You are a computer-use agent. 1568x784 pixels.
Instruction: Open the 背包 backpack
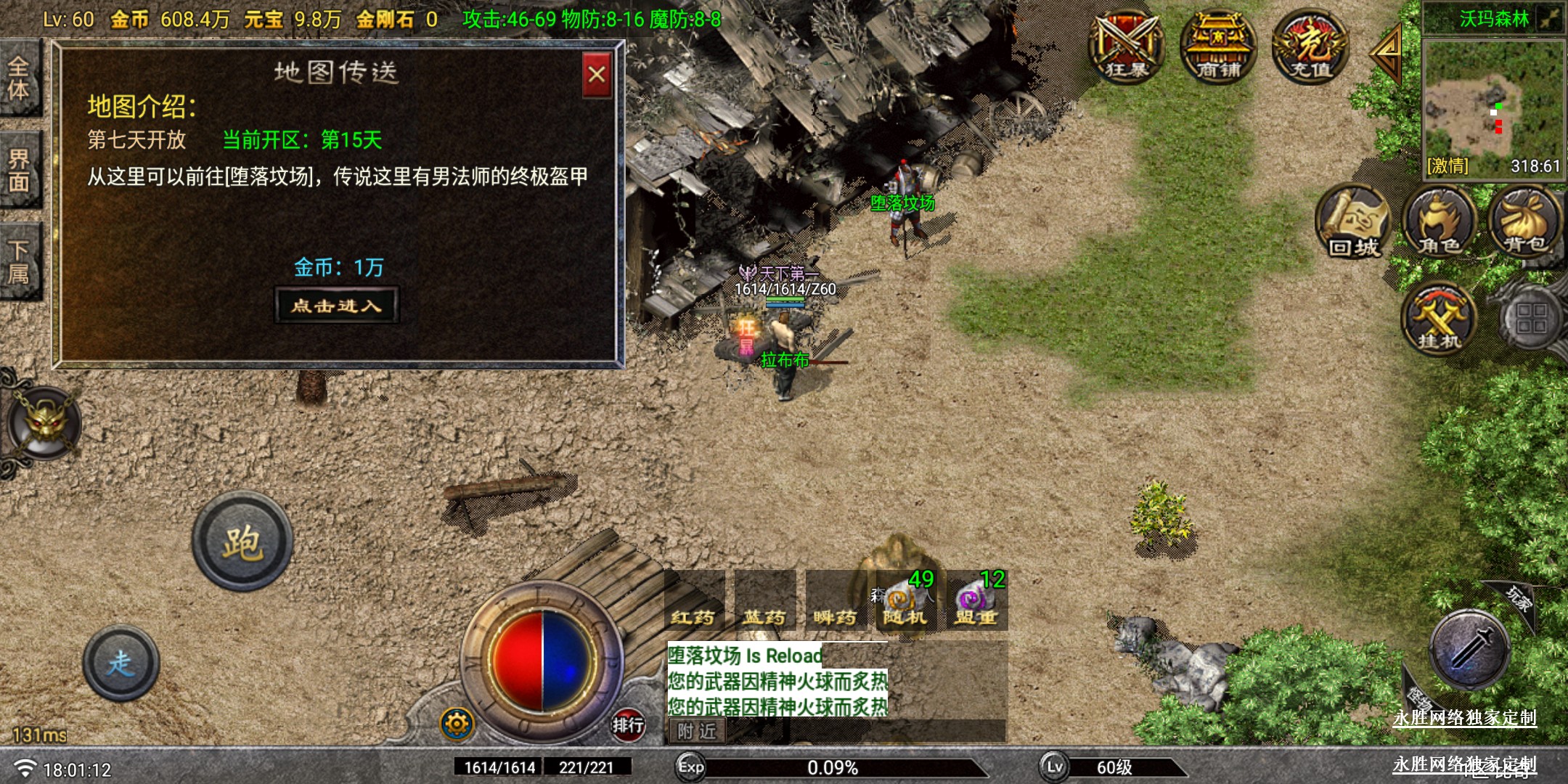coord(1524,221)
